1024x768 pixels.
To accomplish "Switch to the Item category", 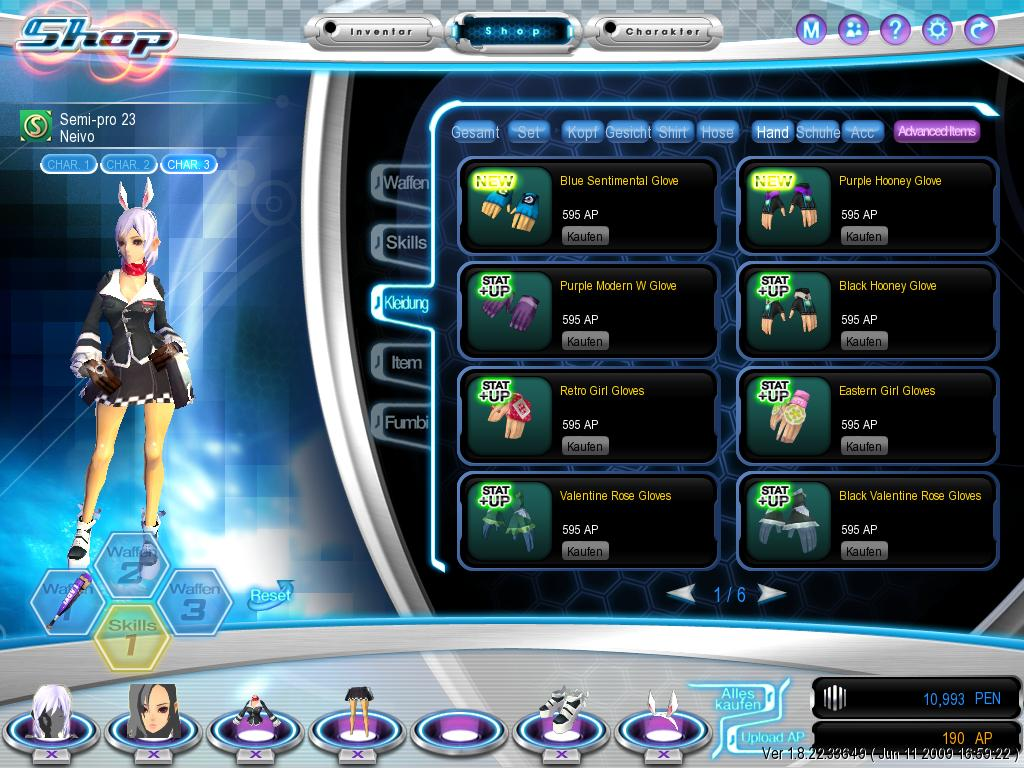I will (x=405, y=362).
